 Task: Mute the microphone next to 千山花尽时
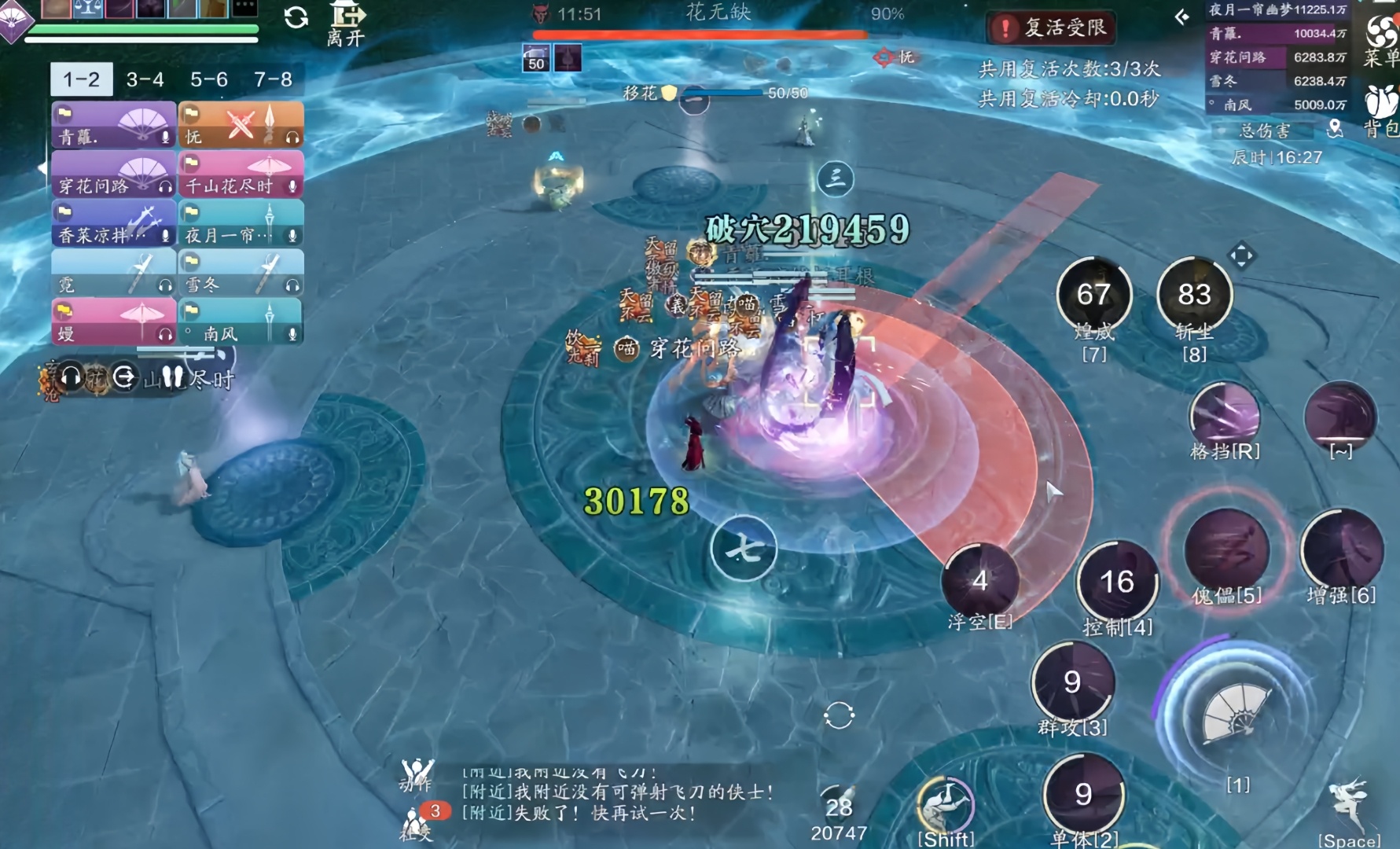click(293, 187)
